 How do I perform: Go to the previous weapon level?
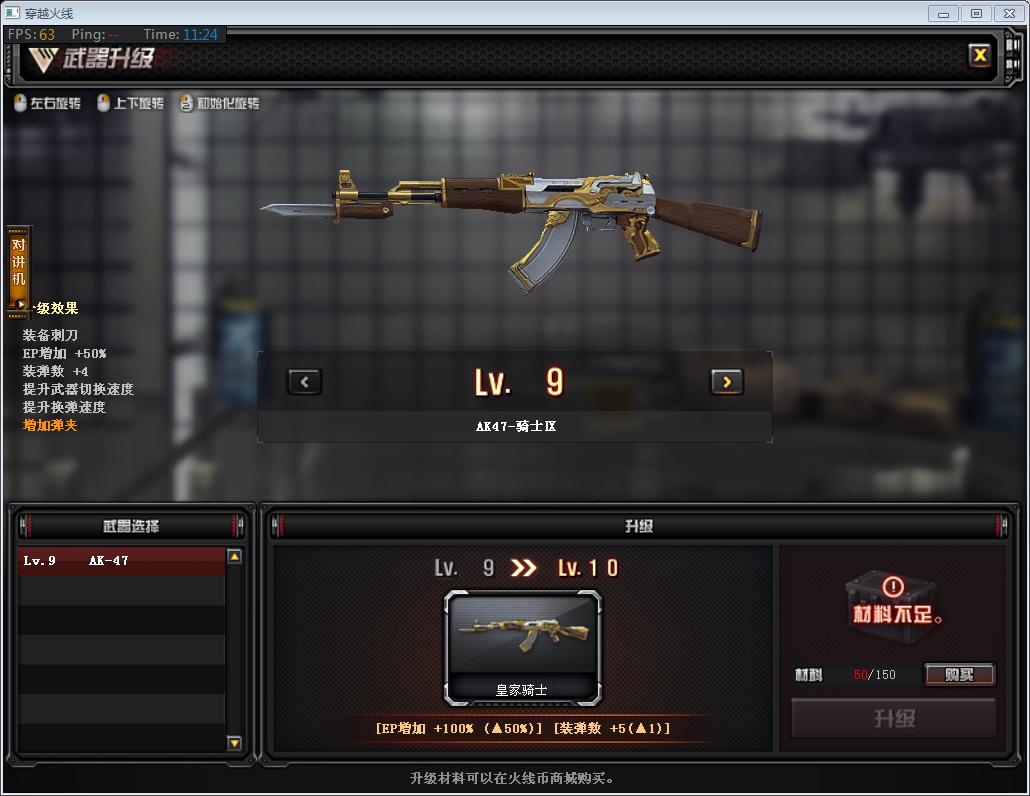pyautogui.click(x=304, y=381)
